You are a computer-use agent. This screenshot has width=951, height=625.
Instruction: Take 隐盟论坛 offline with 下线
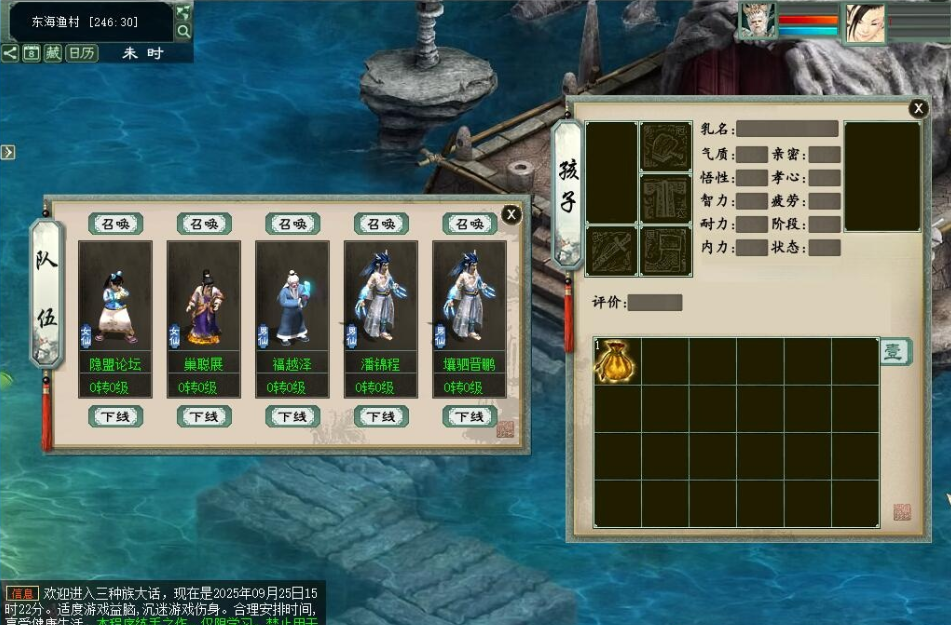[x=115, y=416]
